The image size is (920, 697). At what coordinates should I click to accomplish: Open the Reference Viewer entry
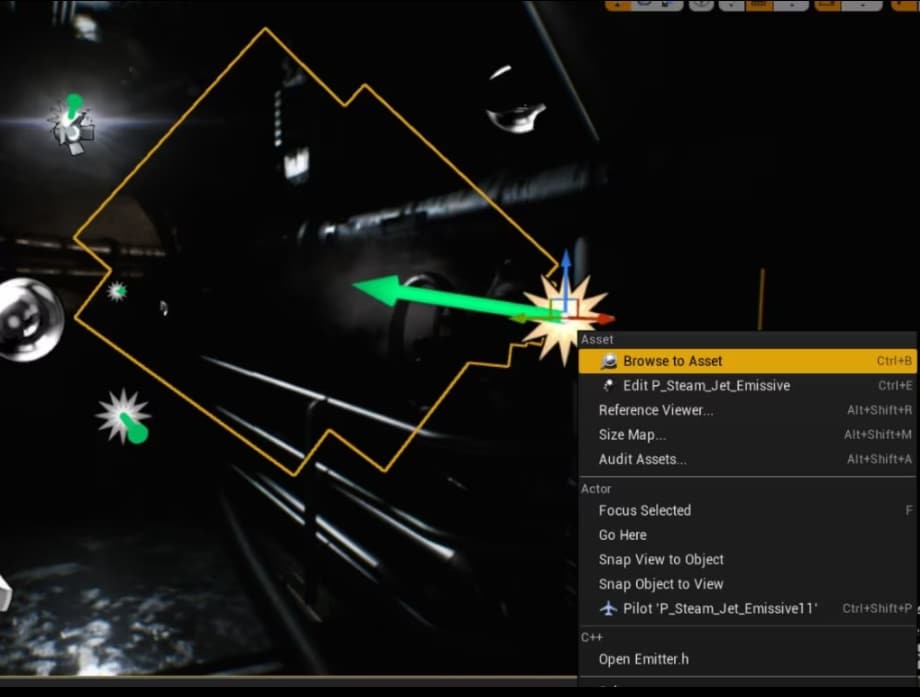656,410
